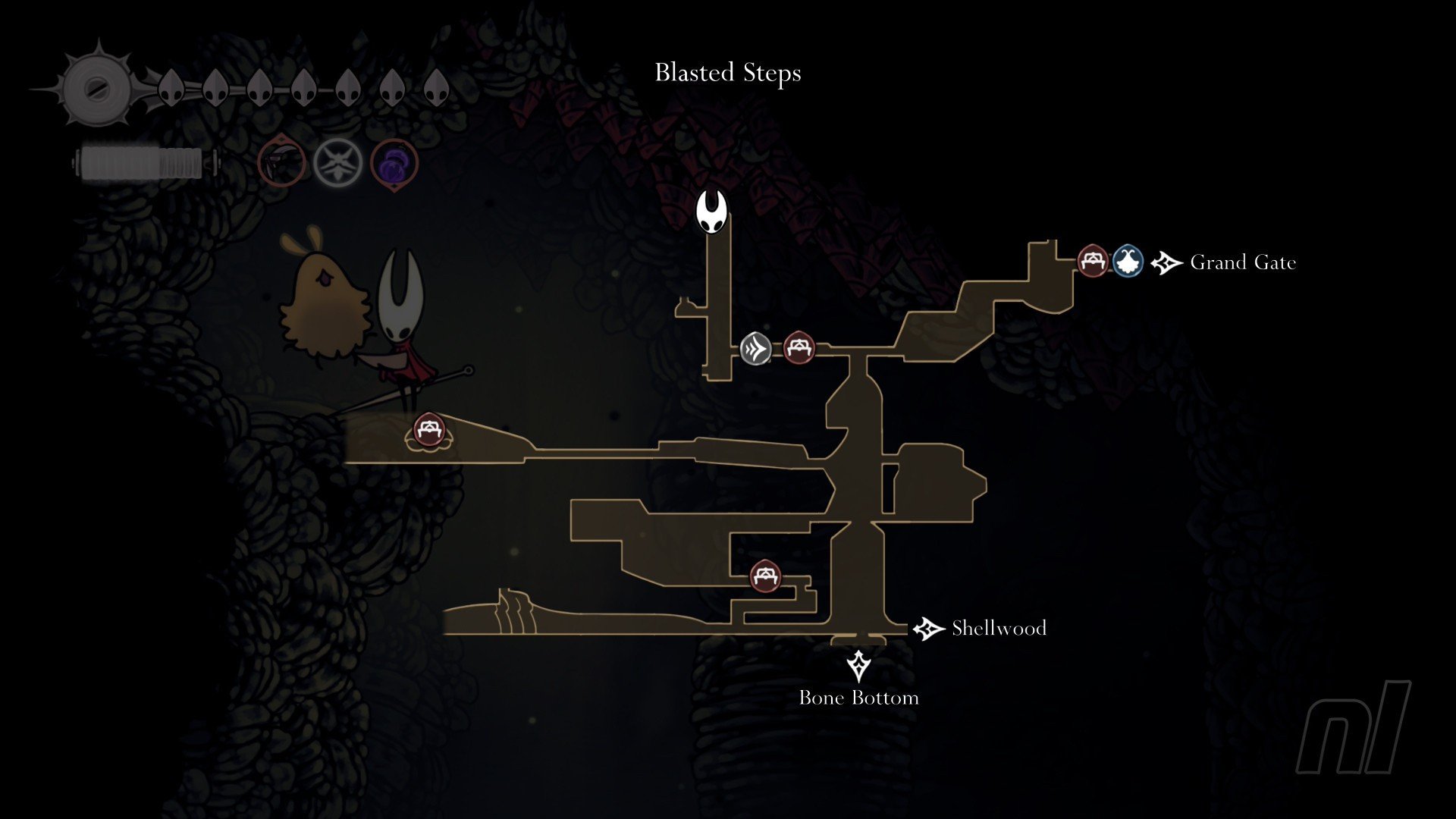
Task: Click the blue bell station map marker
Action: tap(1128, 262)
